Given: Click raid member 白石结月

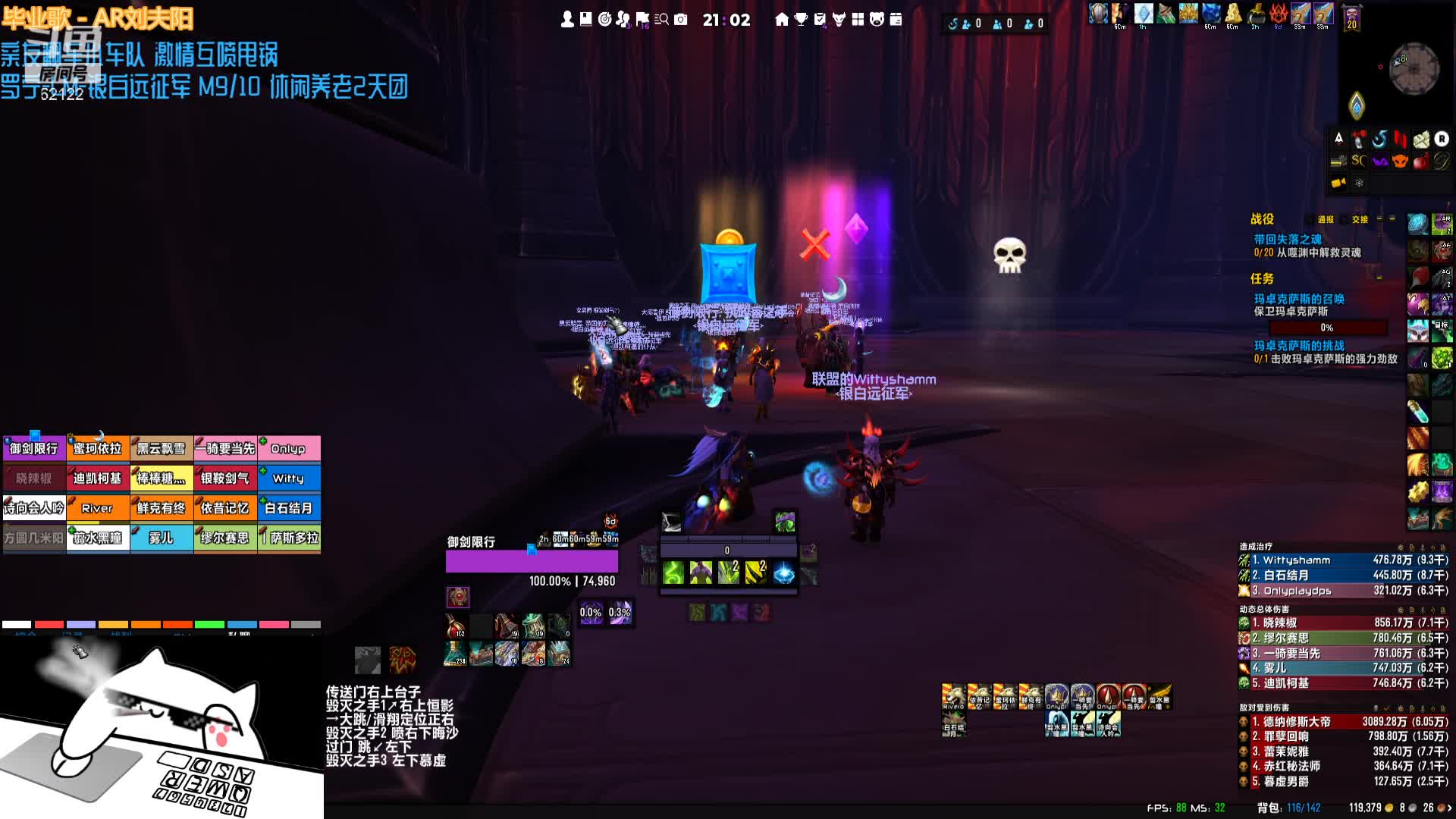Looking at the screenshot, I should click(288, 508).
